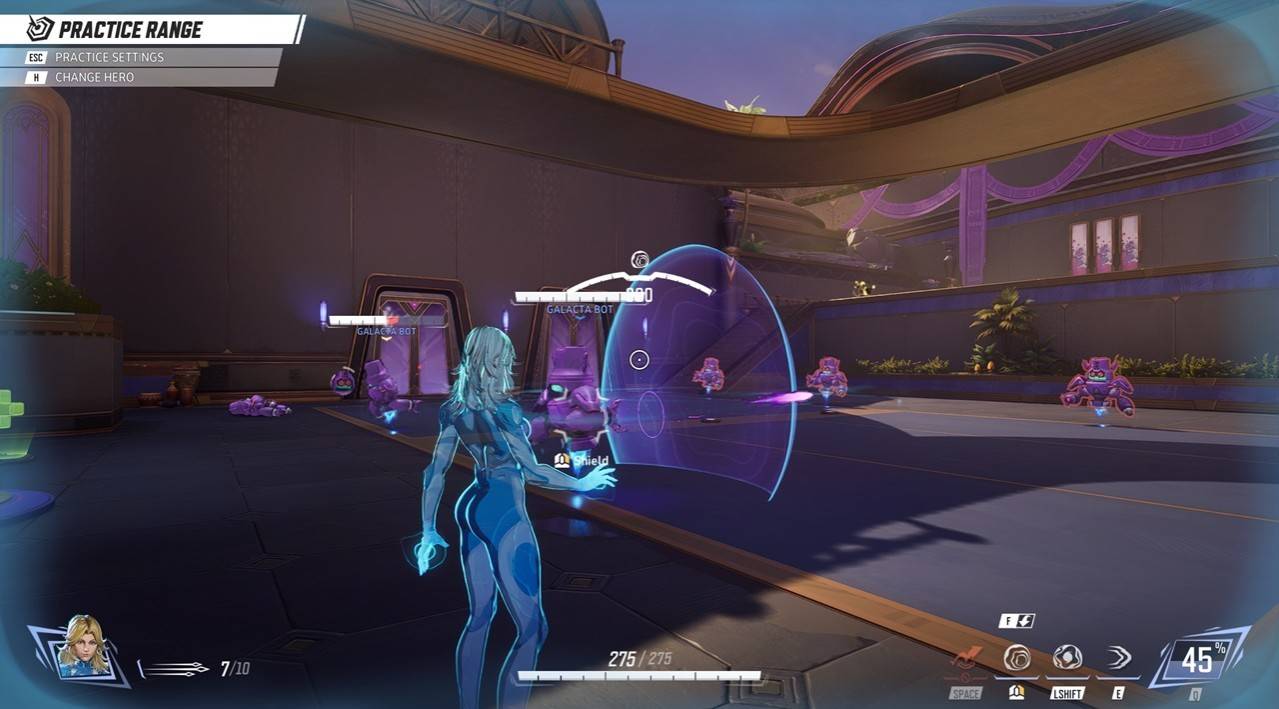This screenshot has height=709, width=1279.
Task: Click the 45% ultimate charge gauge
Action: 1197,658
